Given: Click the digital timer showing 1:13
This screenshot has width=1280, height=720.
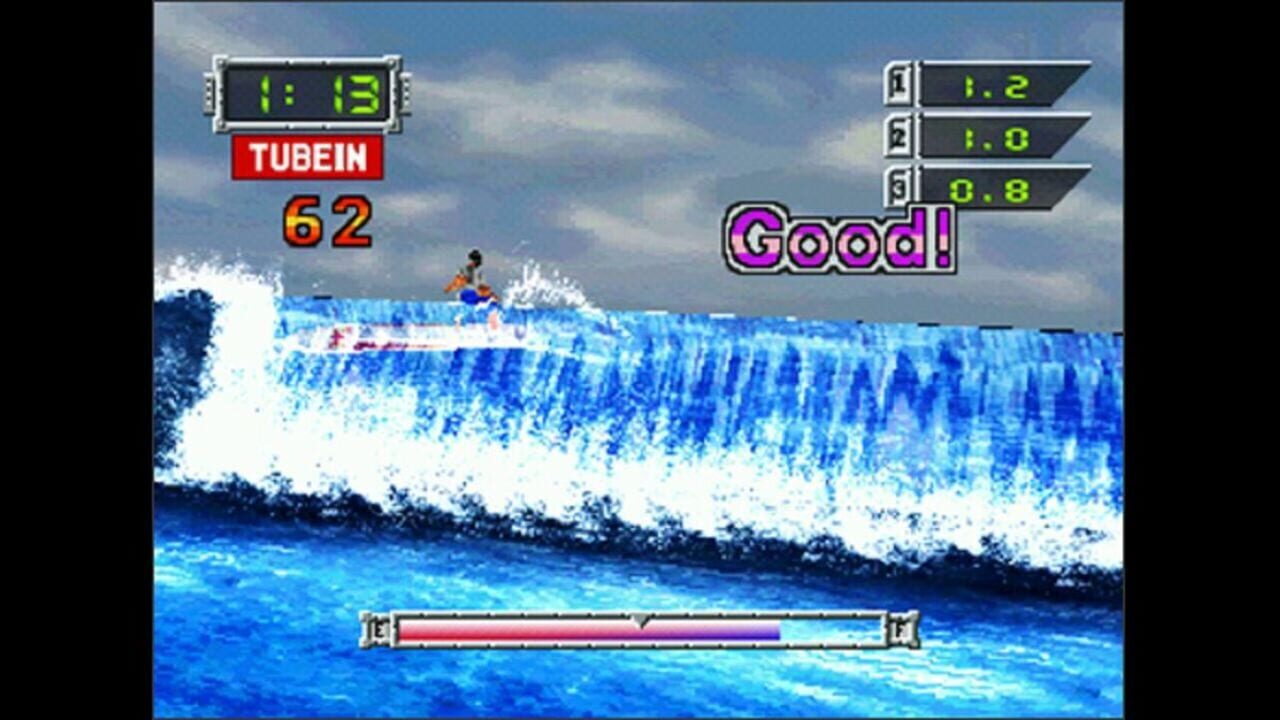Looking at the screenshot, I should [x=305, y=95].
